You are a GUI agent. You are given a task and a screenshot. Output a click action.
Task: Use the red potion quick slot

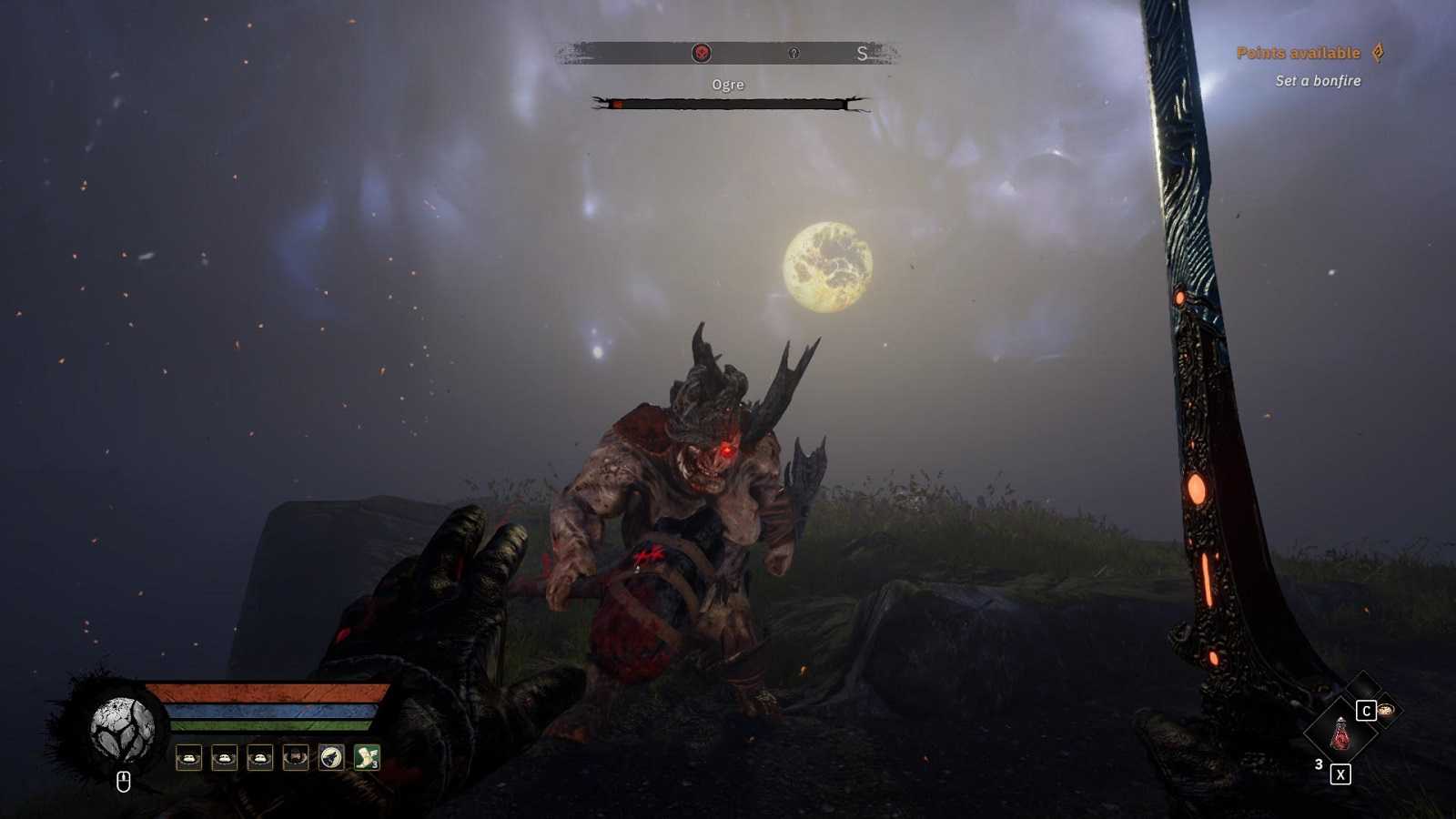(x=1340, y=733)
